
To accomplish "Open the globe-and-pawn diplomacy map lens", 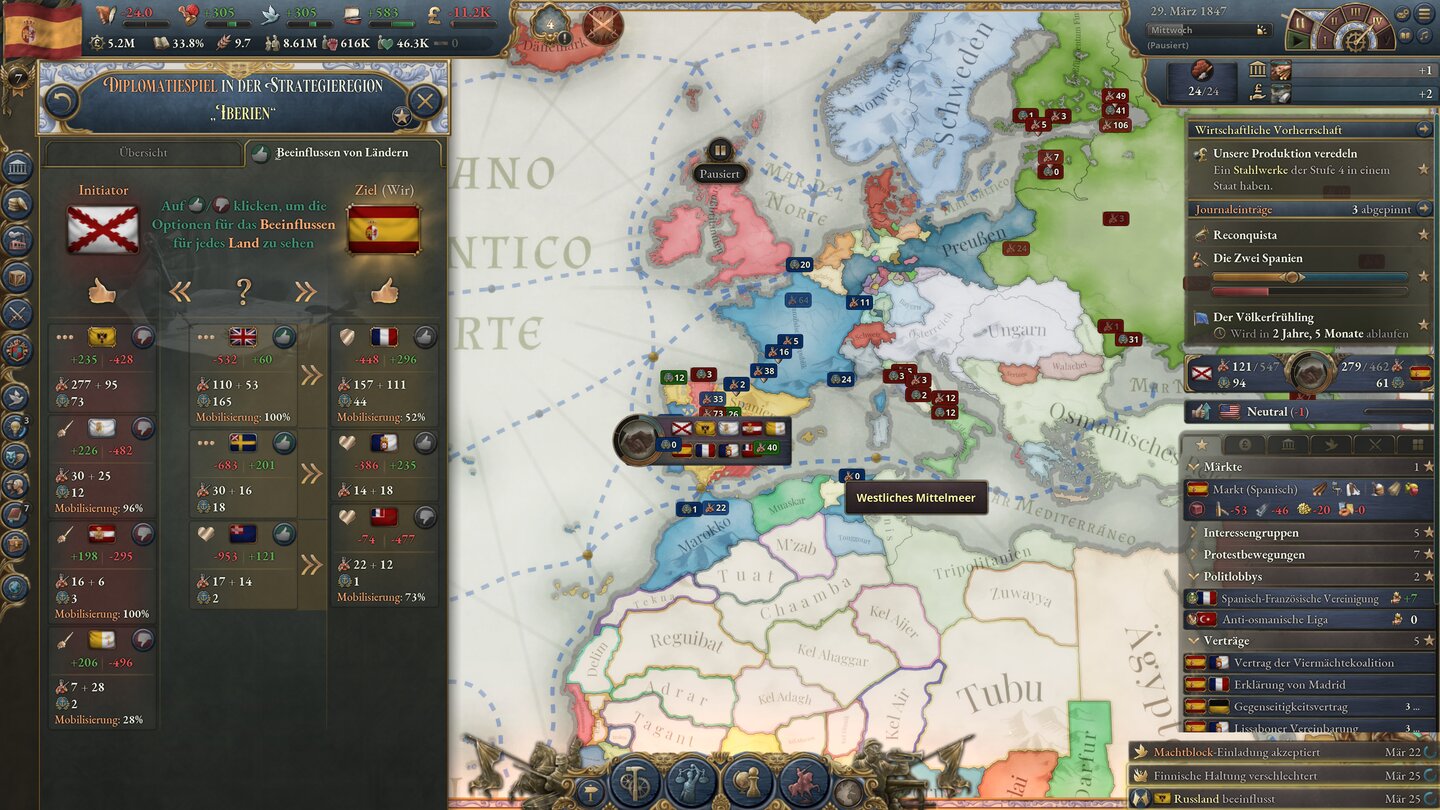I will pyautogui.click(x=748, y=782).
